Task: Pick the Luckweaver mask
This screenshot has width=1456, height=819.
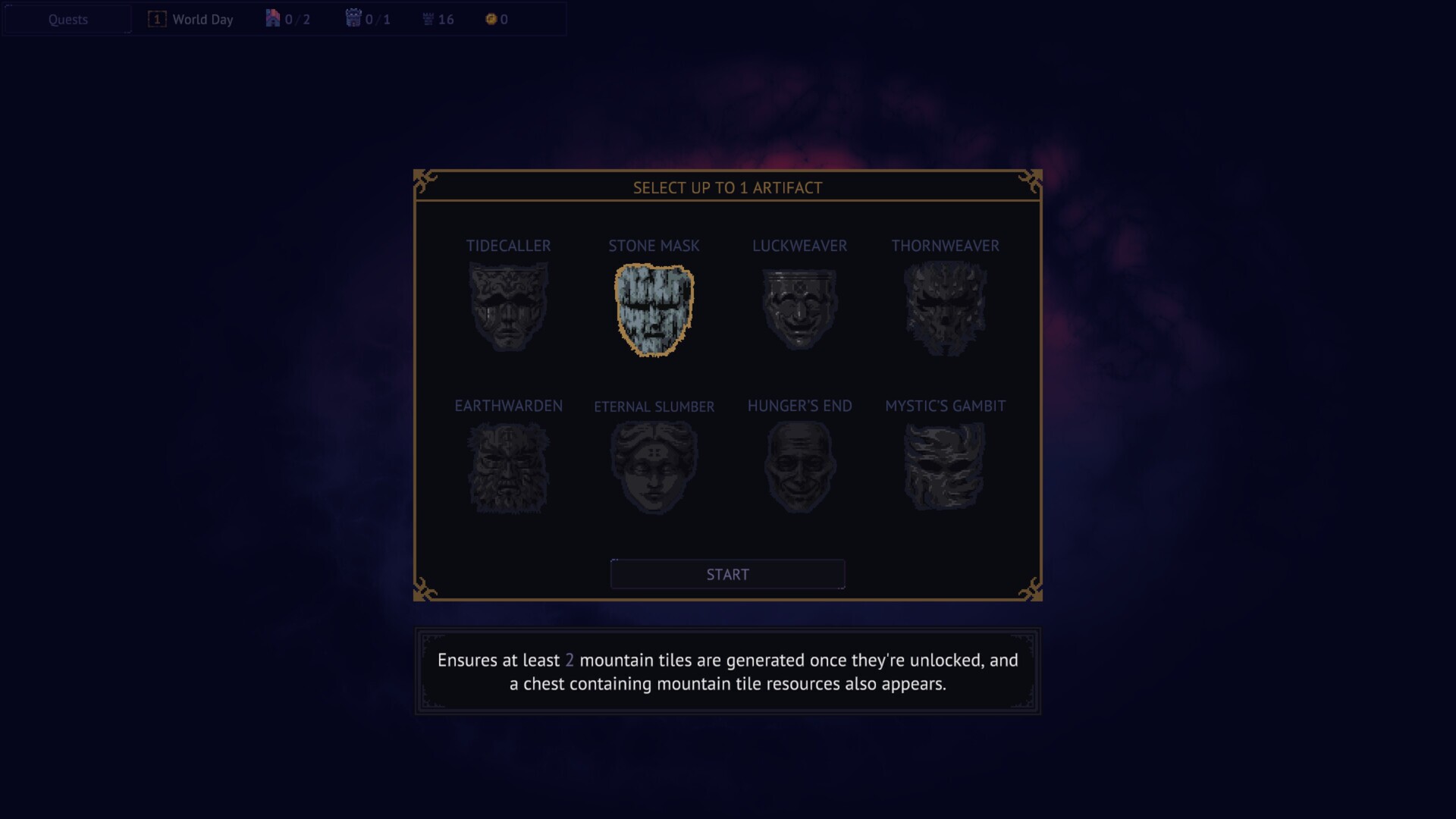Action: click(799, 308)
